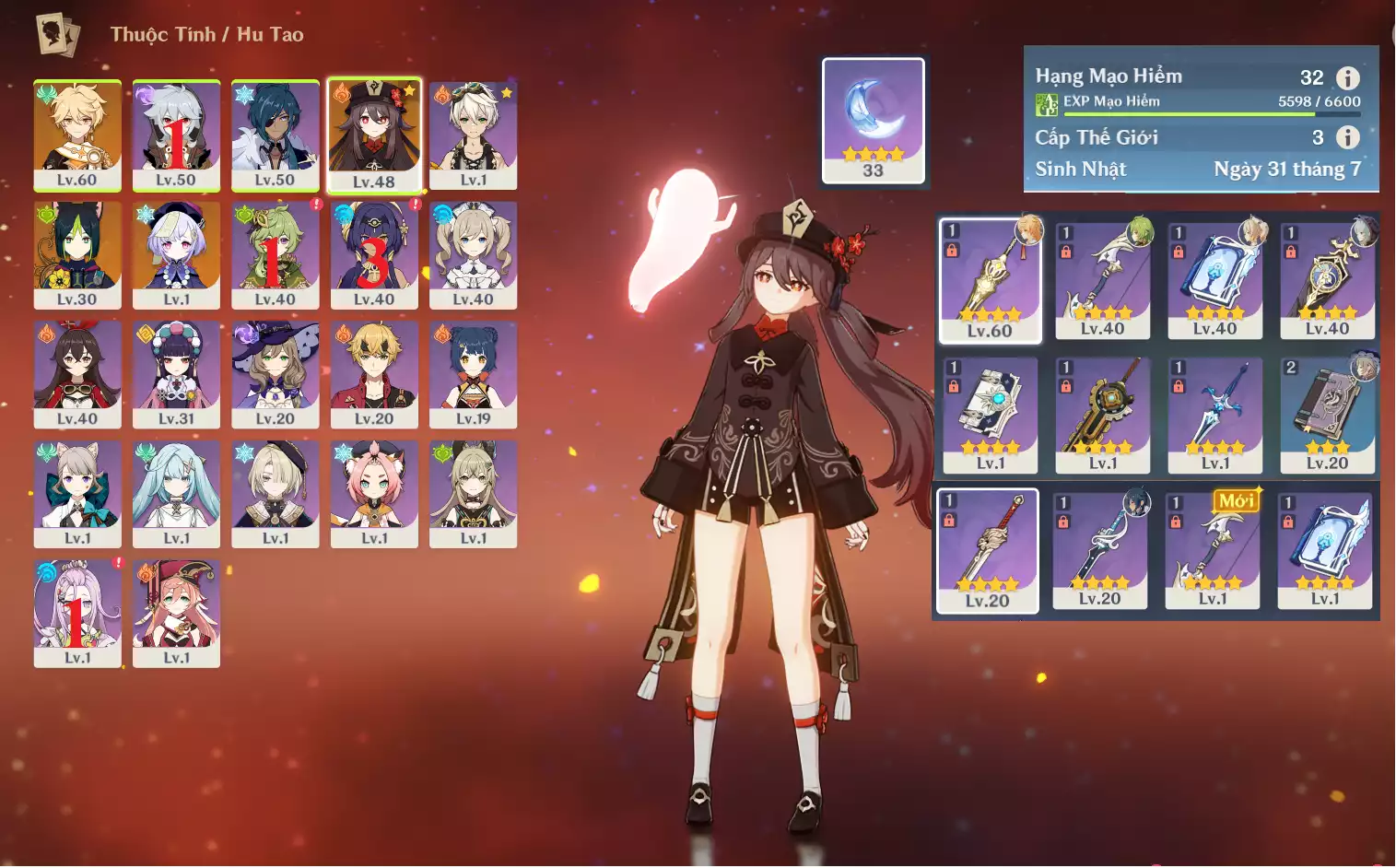Select Tighnari at Lv.30
1396x868 pixels.
tap(77, 255)
